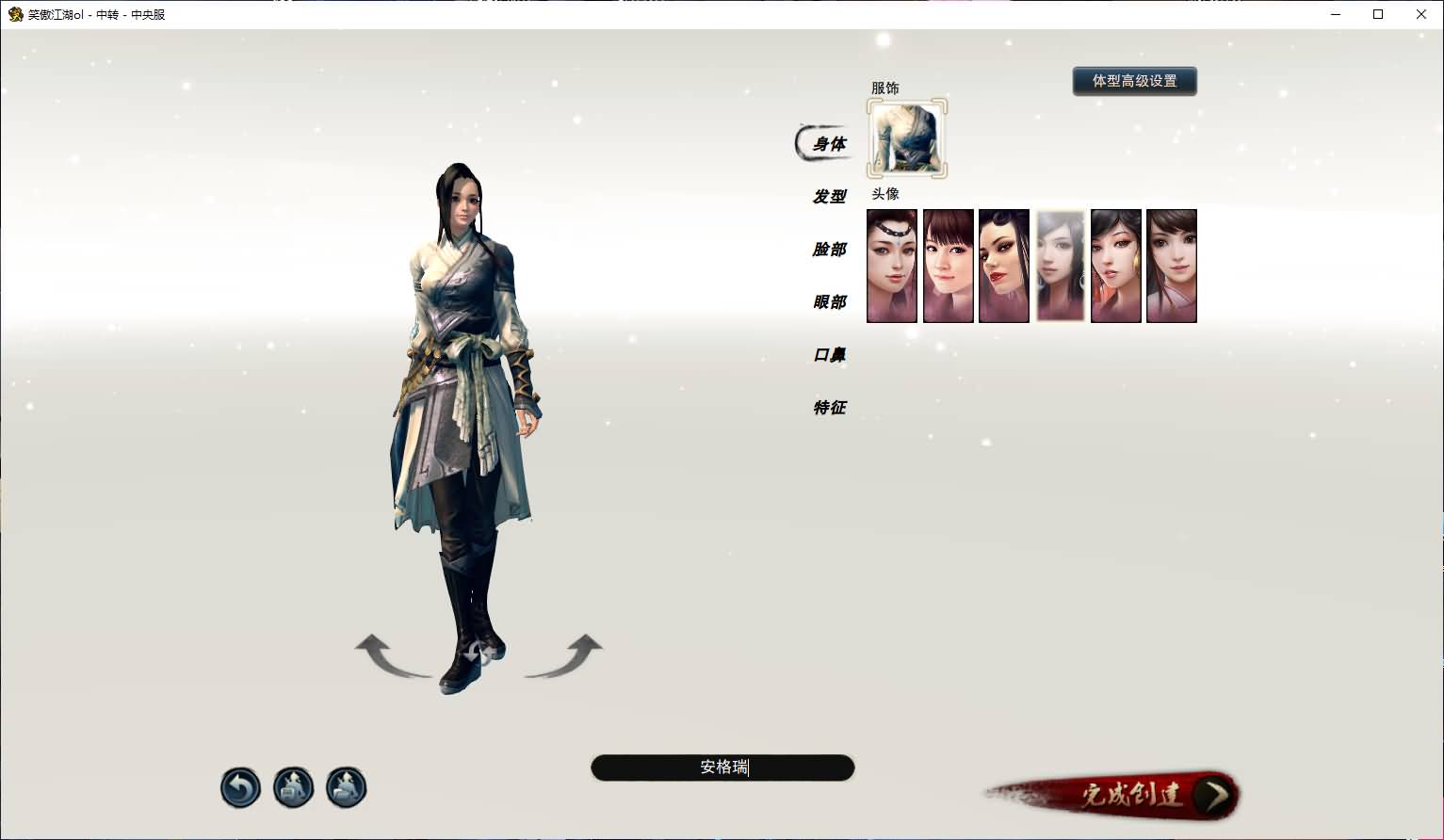
Task: Click the 服饰 costume preview thumbnail
Action: [907, 138]
